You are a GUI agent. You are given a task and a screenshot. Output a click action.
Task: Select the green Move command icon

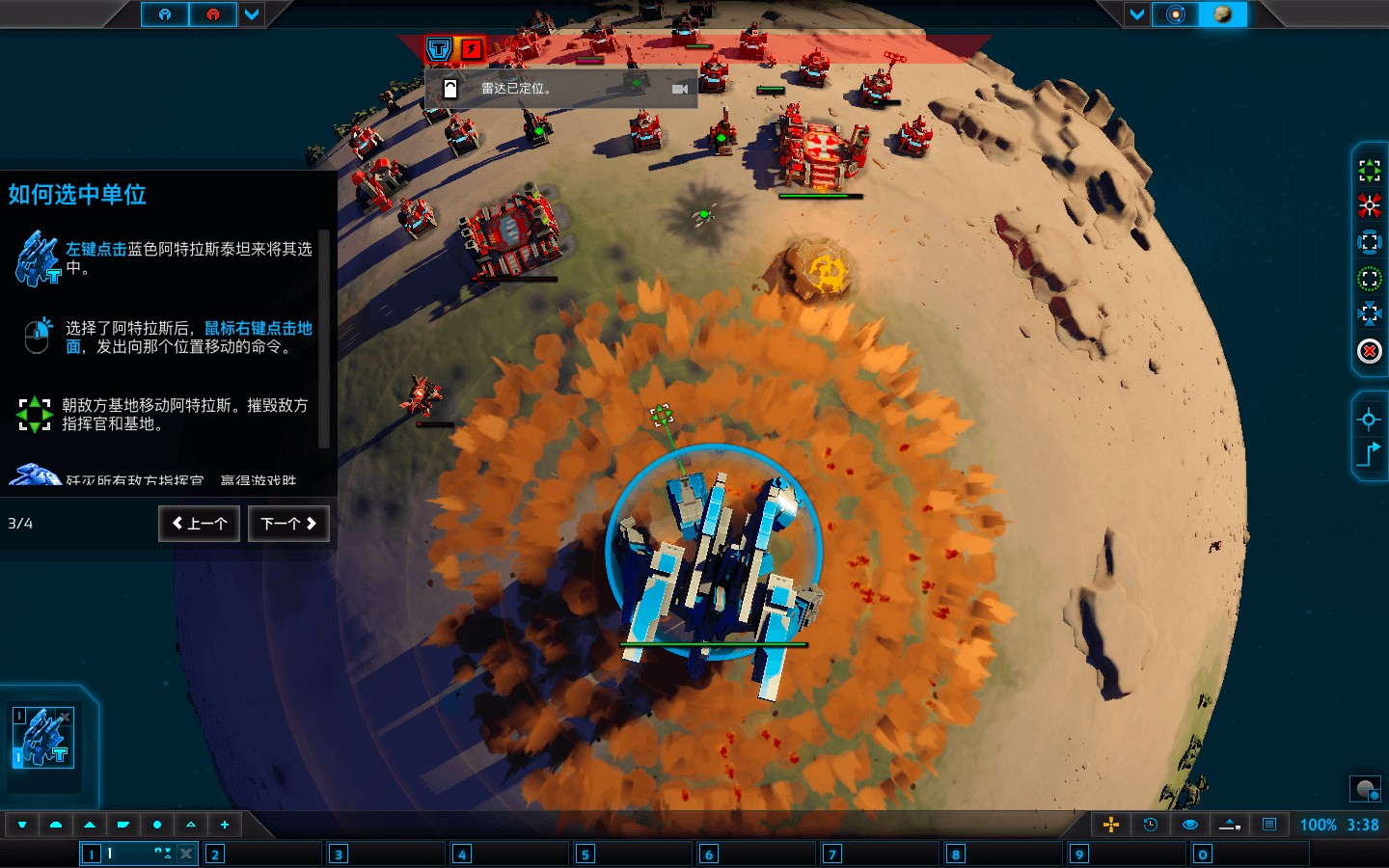pyautogui.click(x=1371, y=171)
